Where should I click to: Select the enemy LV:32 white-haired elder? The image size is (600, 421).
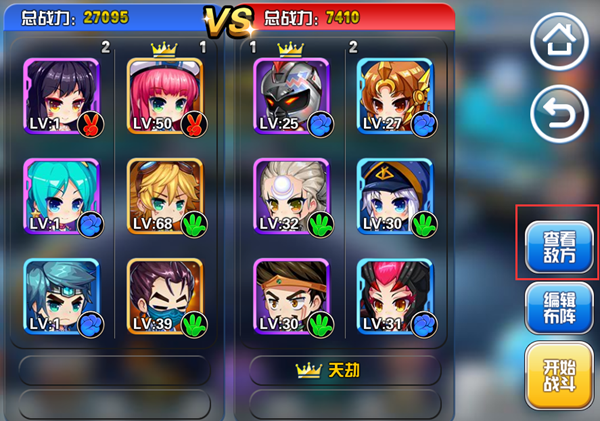point(291,196)
